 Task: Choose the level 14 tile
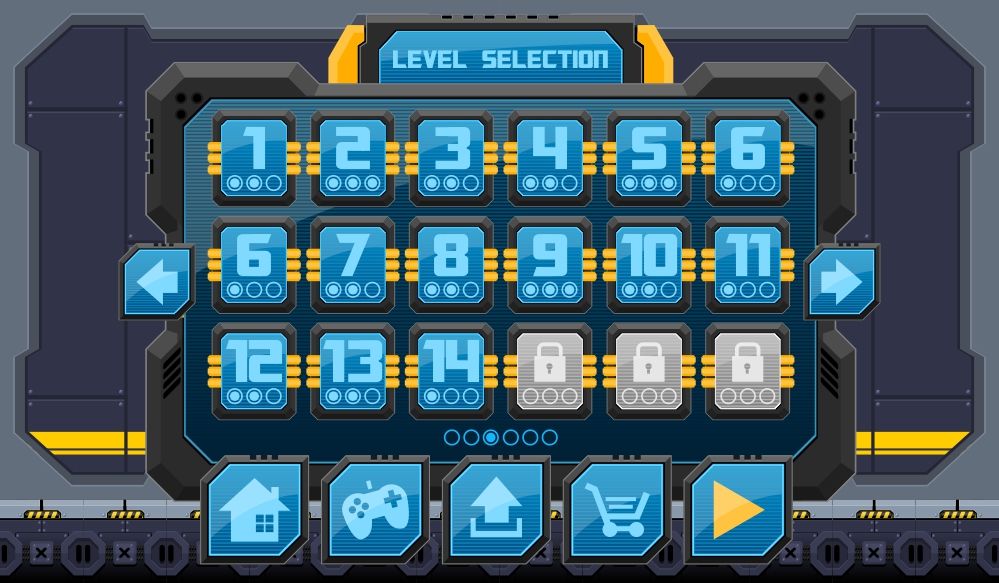click(451, 370)
